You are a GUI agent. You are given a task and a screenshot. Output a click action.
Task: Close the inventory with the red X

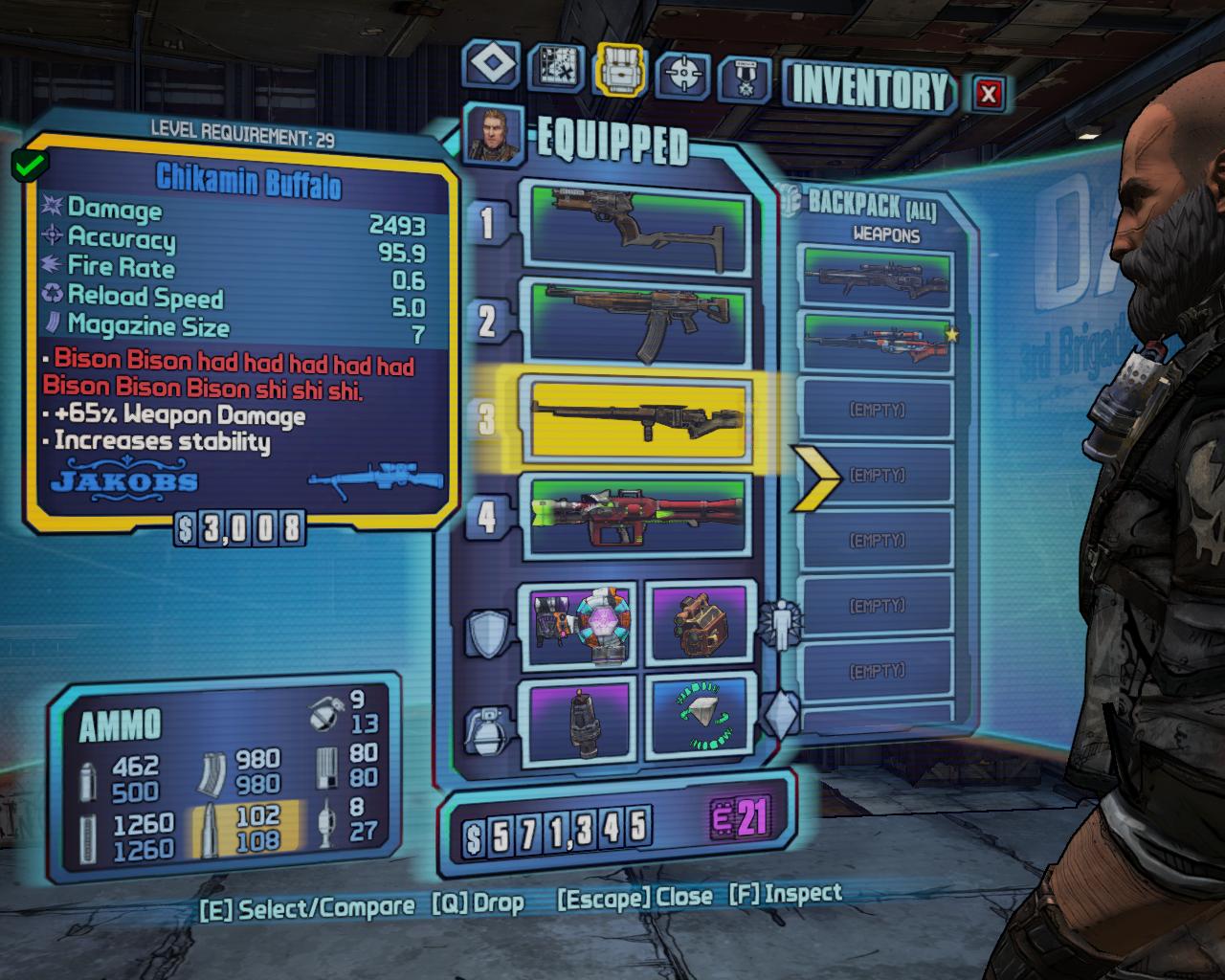click(989, 93)
